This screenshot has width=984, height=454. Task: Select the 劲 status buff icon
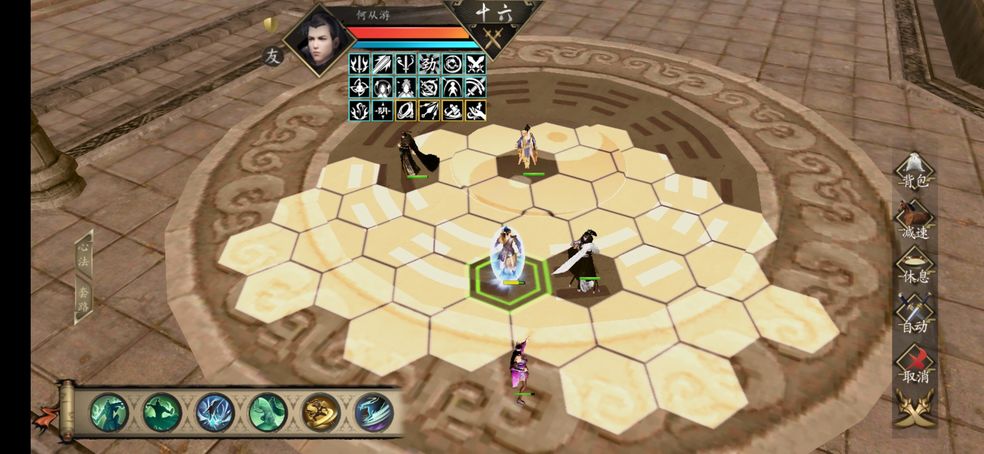(x=430, y=64)
